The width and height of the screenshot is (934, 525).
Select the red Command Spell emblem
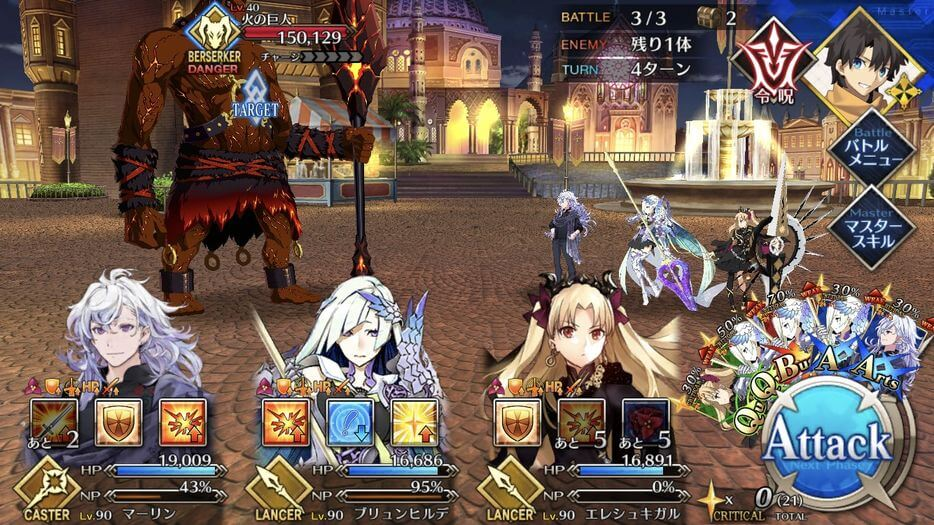click(x=770, y=59)
